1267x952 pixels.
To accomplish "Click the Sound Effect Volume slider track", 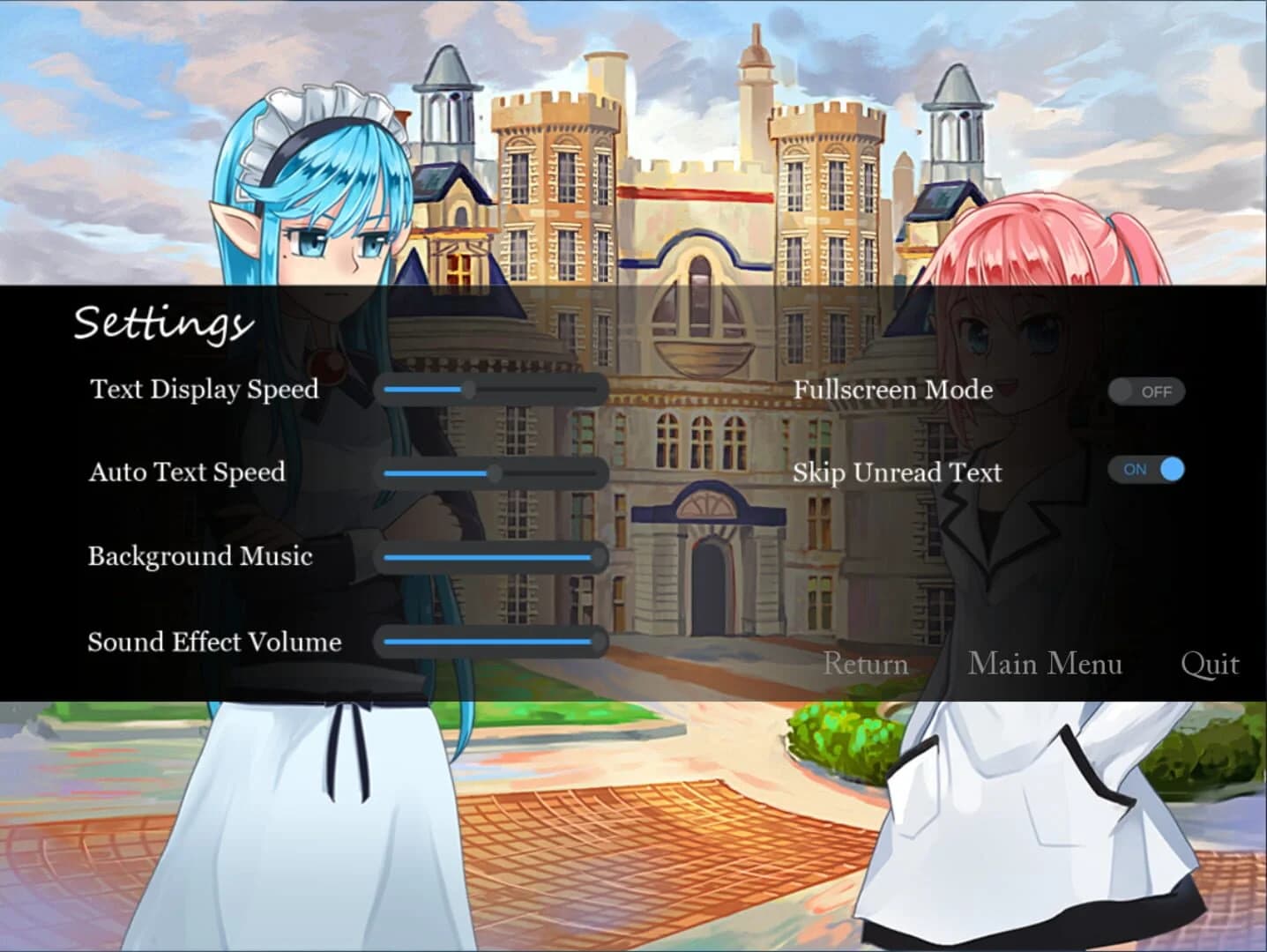I will coord(489,643).
